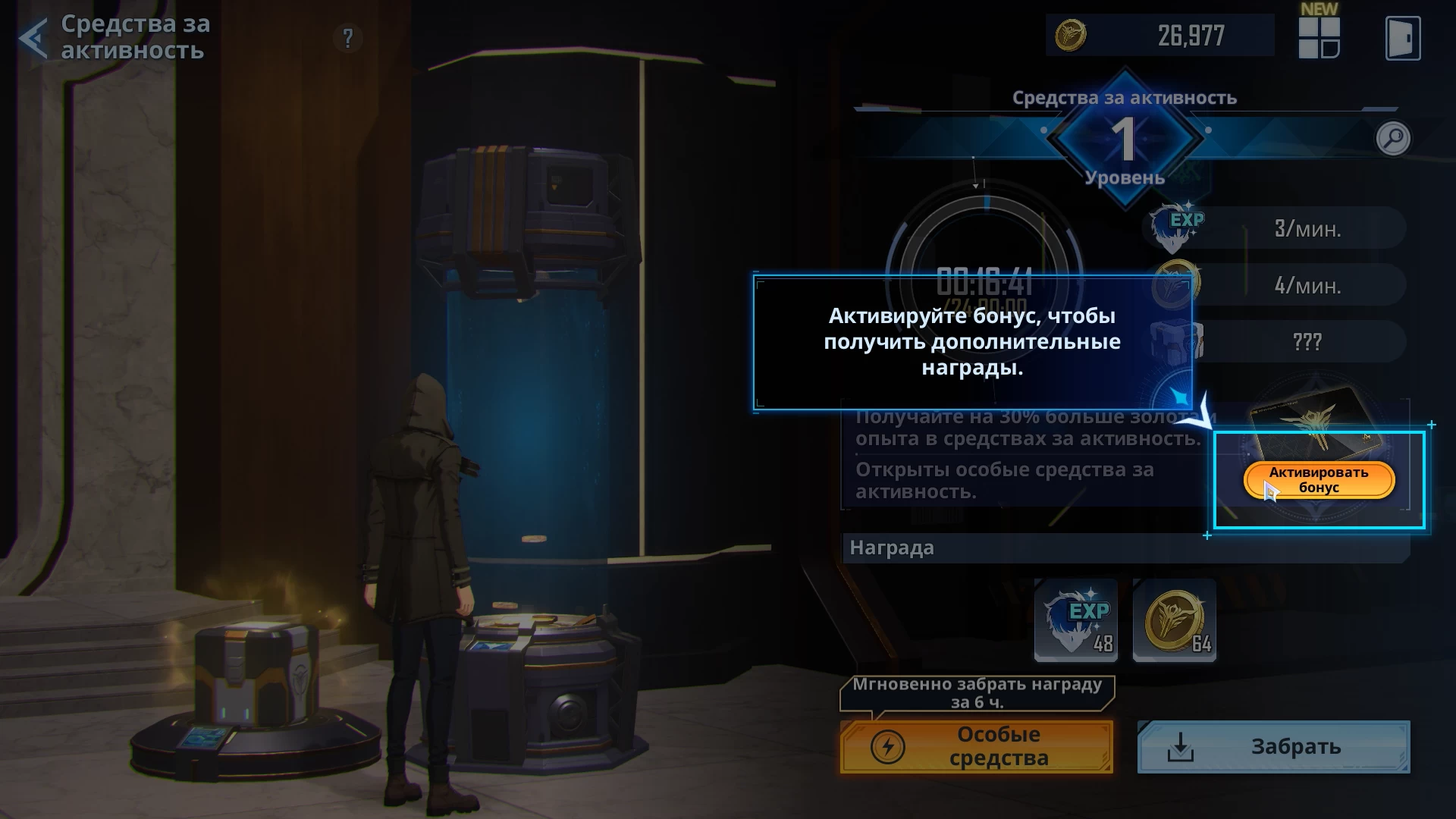
Task: Activate the bonus with Активировать бонус
Action: [x=1319, y=480]
